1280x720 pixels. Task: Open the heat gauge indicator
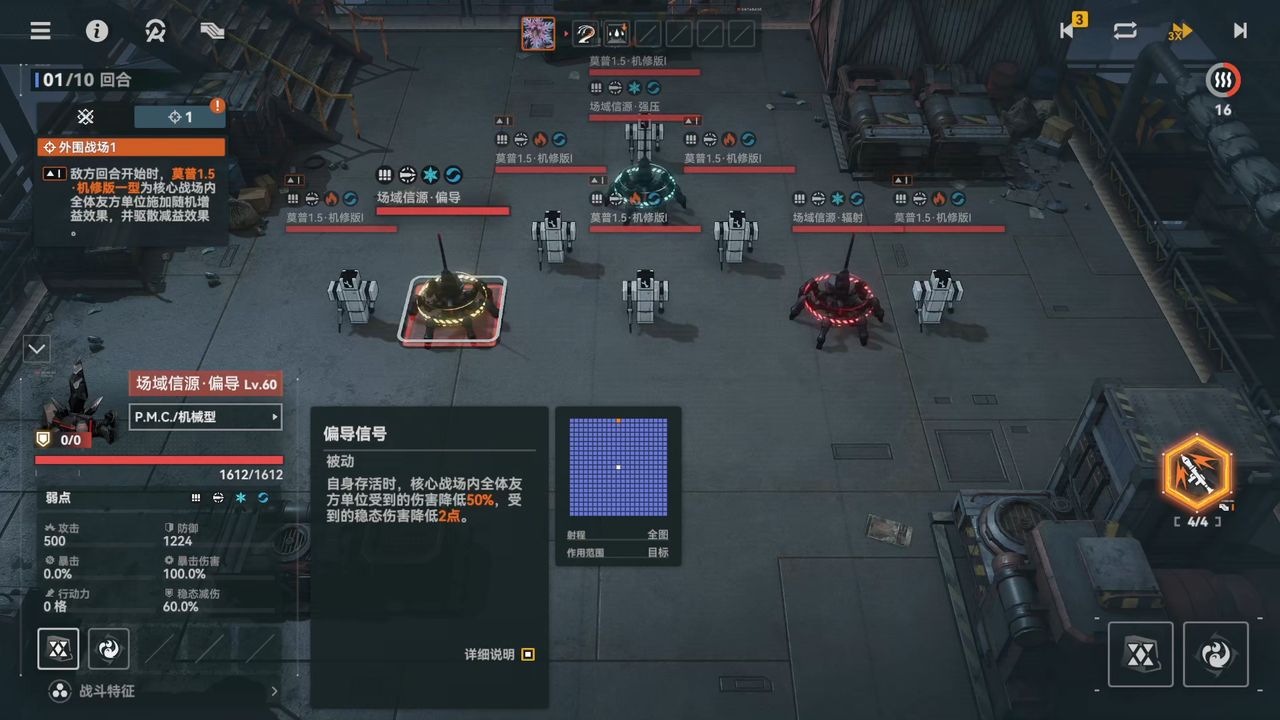pos(1222,80)
